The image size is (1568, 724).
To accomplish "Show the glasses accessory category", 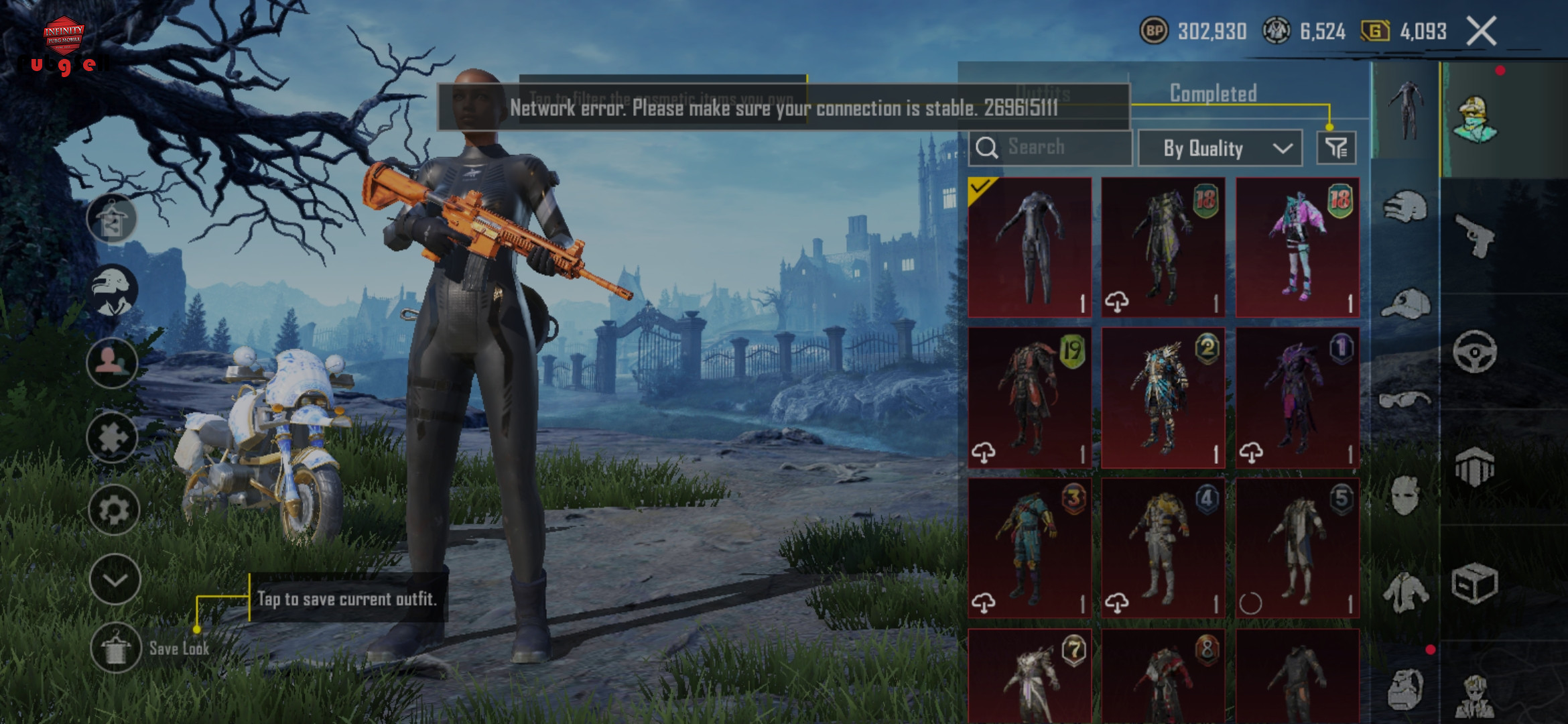I will [1405, 400].
